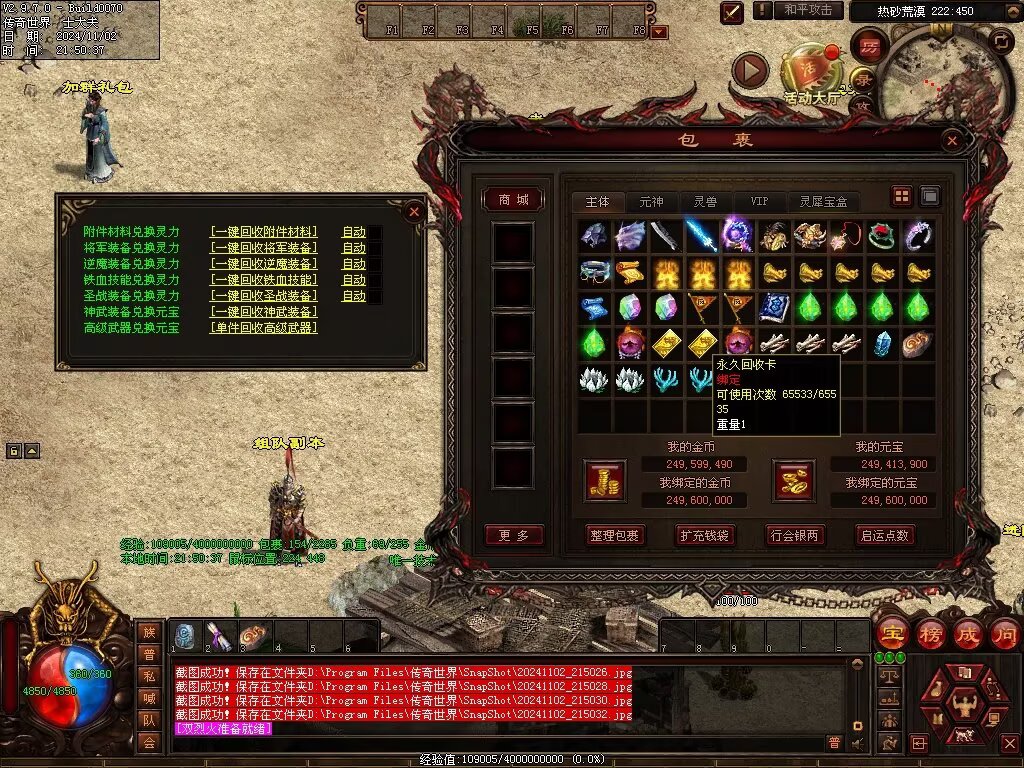Click the 启运点数 button
The width and height of the screenshot is (1024, 768).
885,535
